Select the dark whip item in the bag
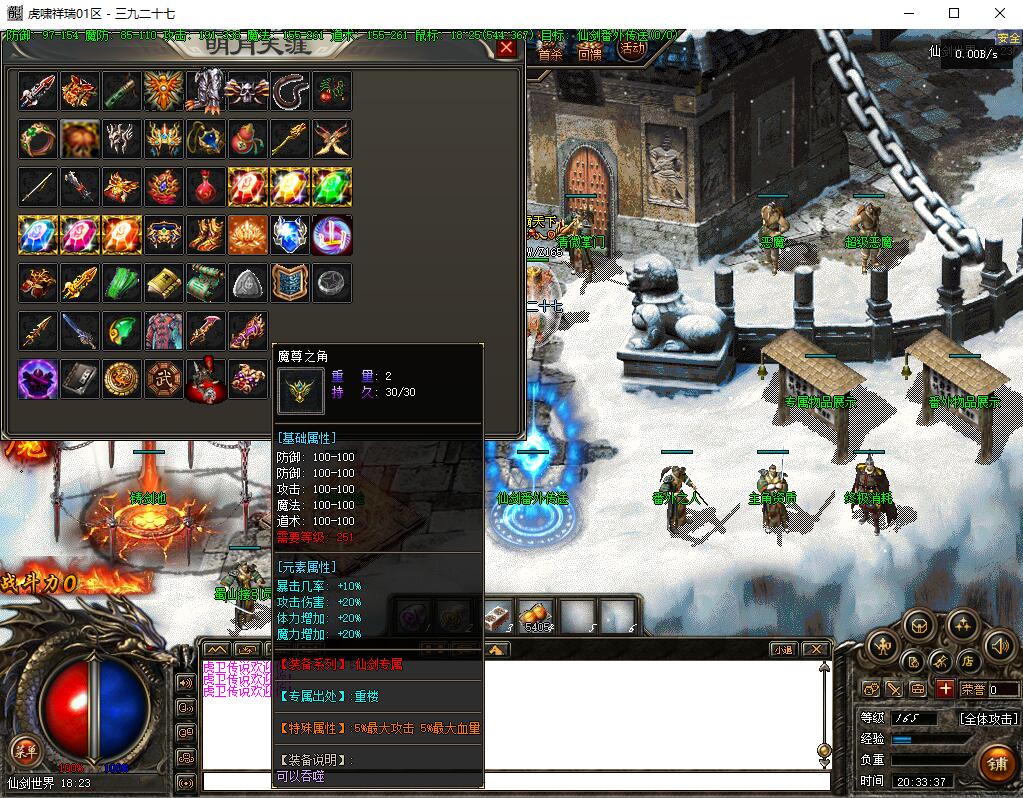Screen dimensions: 1023x798 (x=290, y=90)
